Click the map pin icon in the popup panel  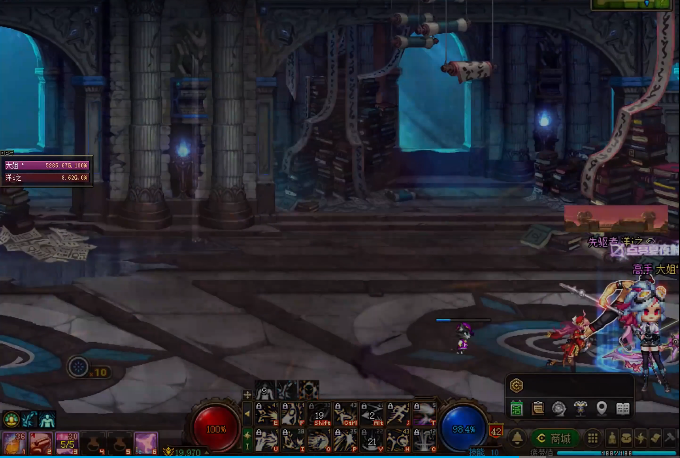click(602, 408)
